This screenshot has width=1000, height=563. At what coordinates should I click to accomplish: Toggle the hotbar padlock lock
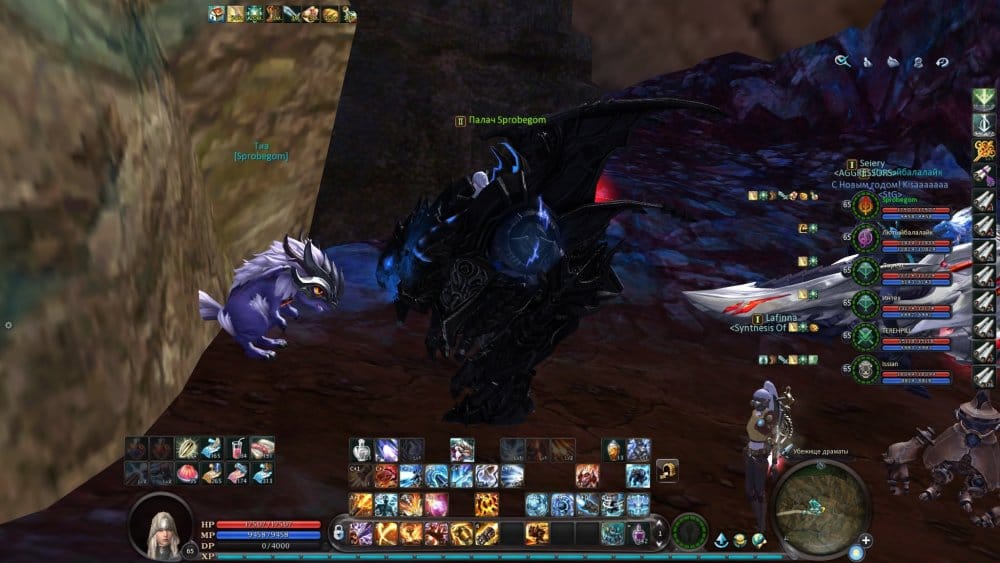tap(339, 533)
